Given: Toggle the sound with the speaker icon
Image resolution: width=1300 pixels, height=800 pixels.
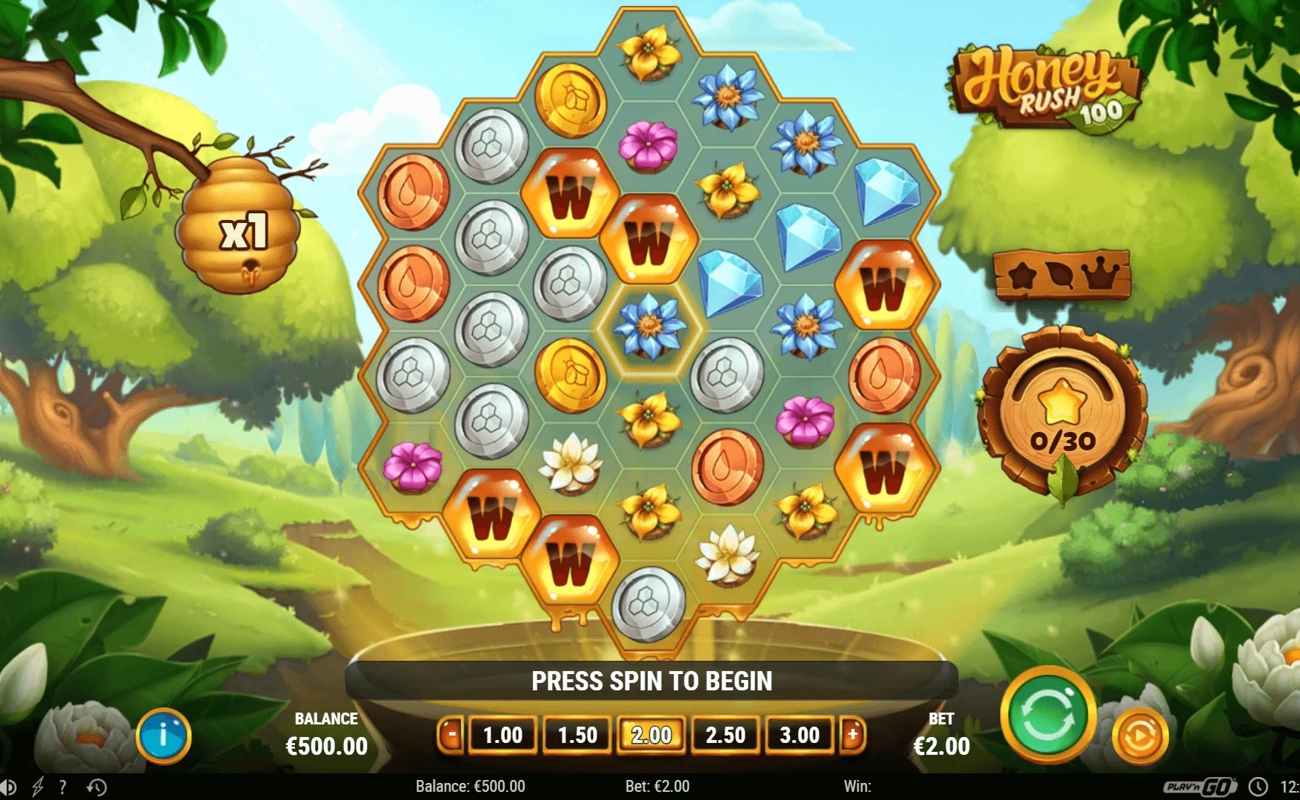Looking at the screenshot, I should pos(10,787).
